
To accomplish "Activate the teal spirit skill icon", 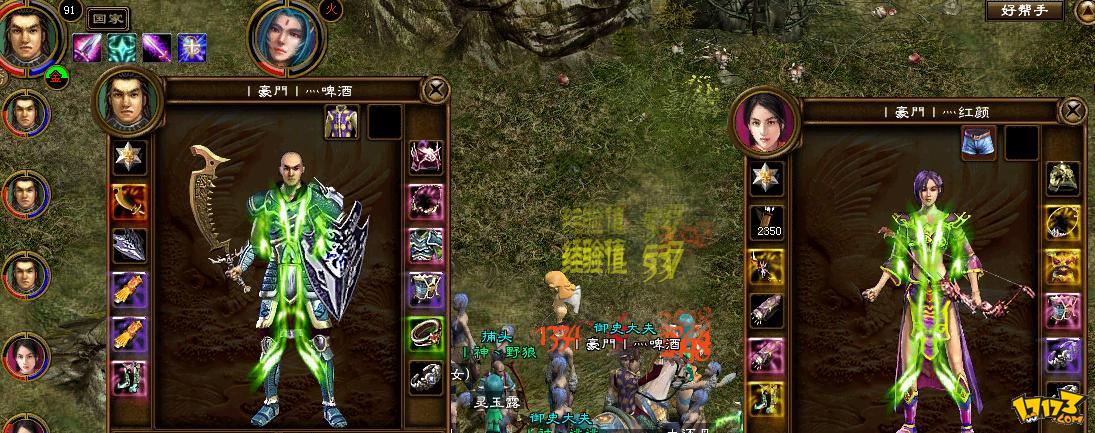I will [122, 47].
